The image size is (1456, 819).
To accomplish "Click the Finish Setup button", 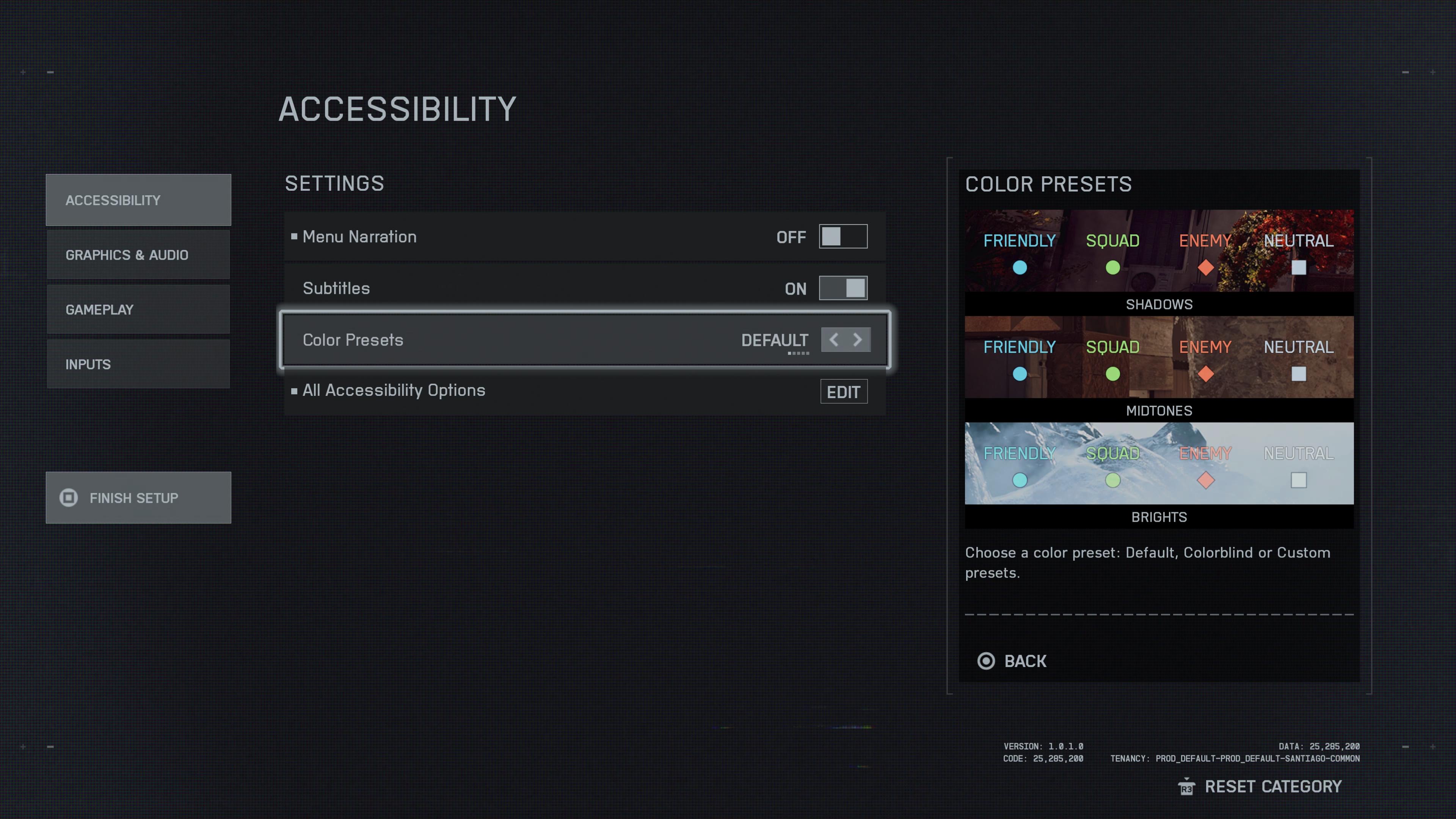I will 138,498.
